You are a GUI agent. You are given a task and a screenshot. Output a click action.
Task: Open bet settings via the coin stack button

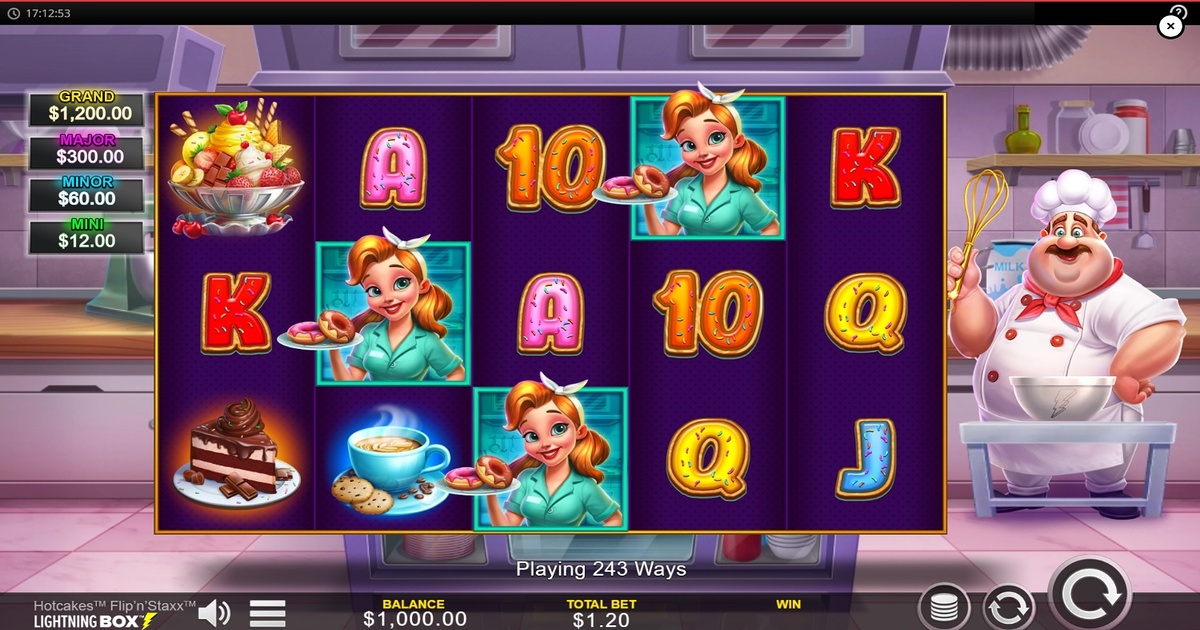coord(944,608)
